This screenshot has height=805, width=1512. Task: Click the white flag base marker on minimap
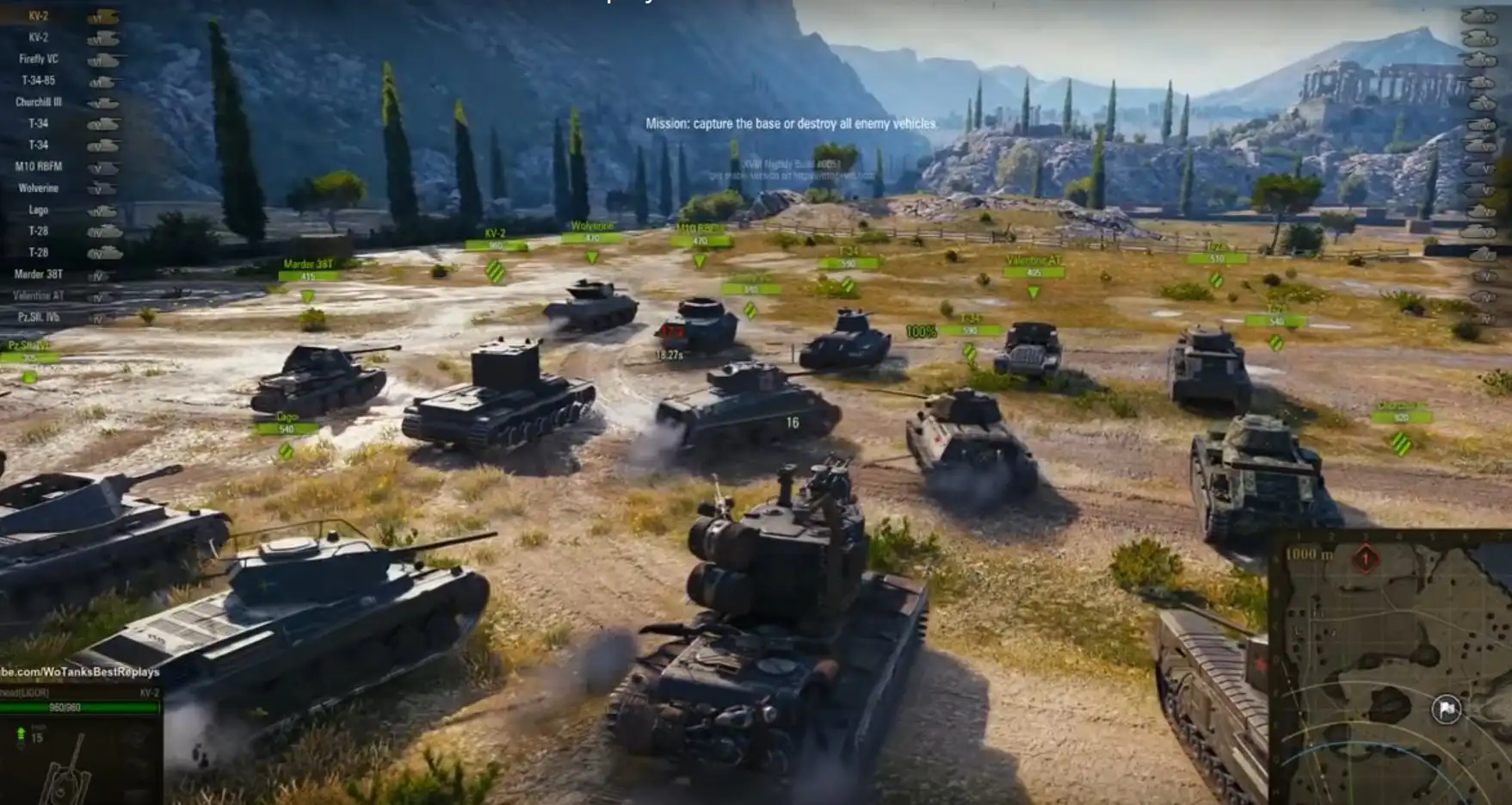pos(1446,709)
